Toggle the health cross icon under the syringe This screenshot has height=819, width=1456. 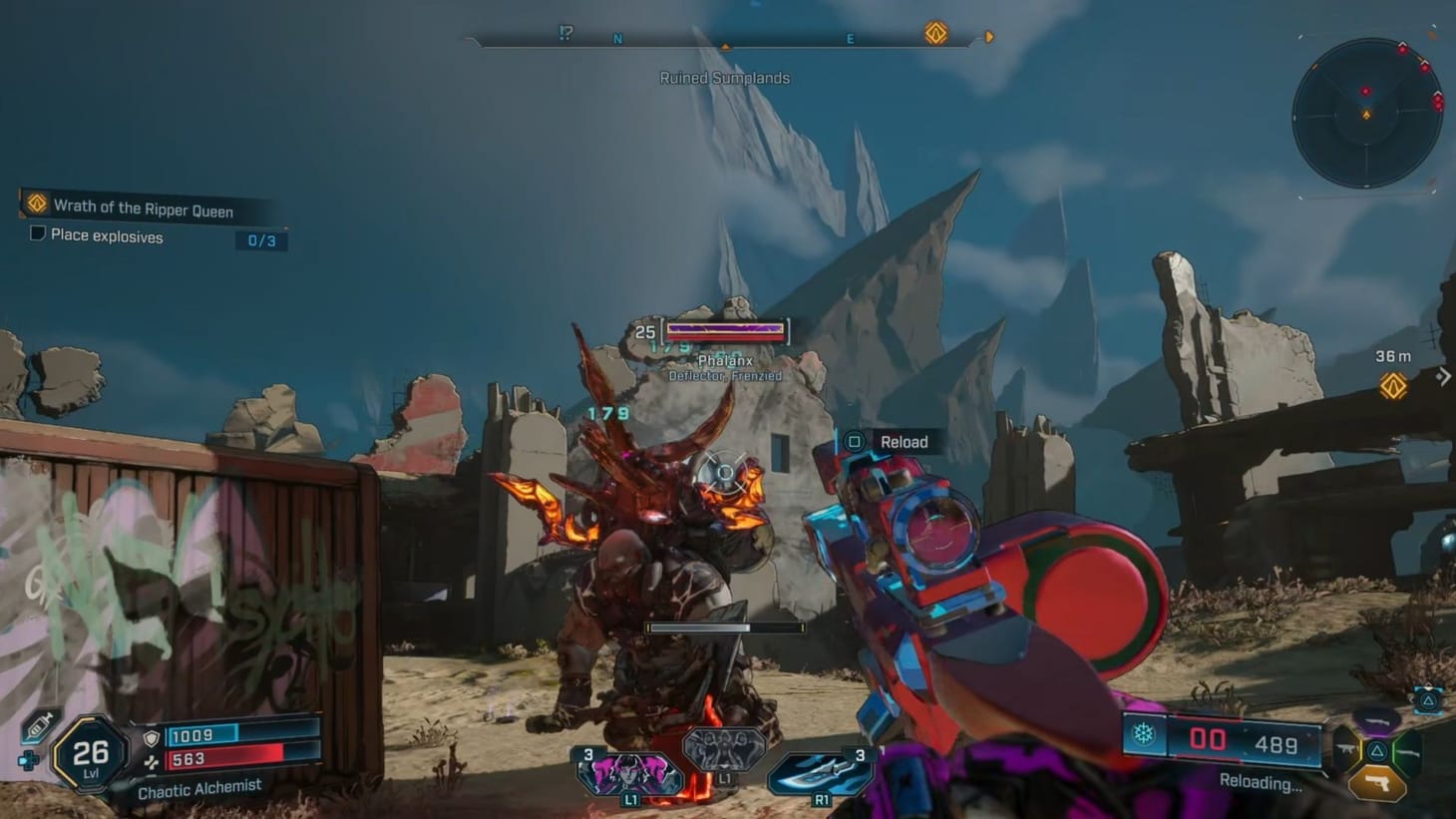[x=29, y=759]
